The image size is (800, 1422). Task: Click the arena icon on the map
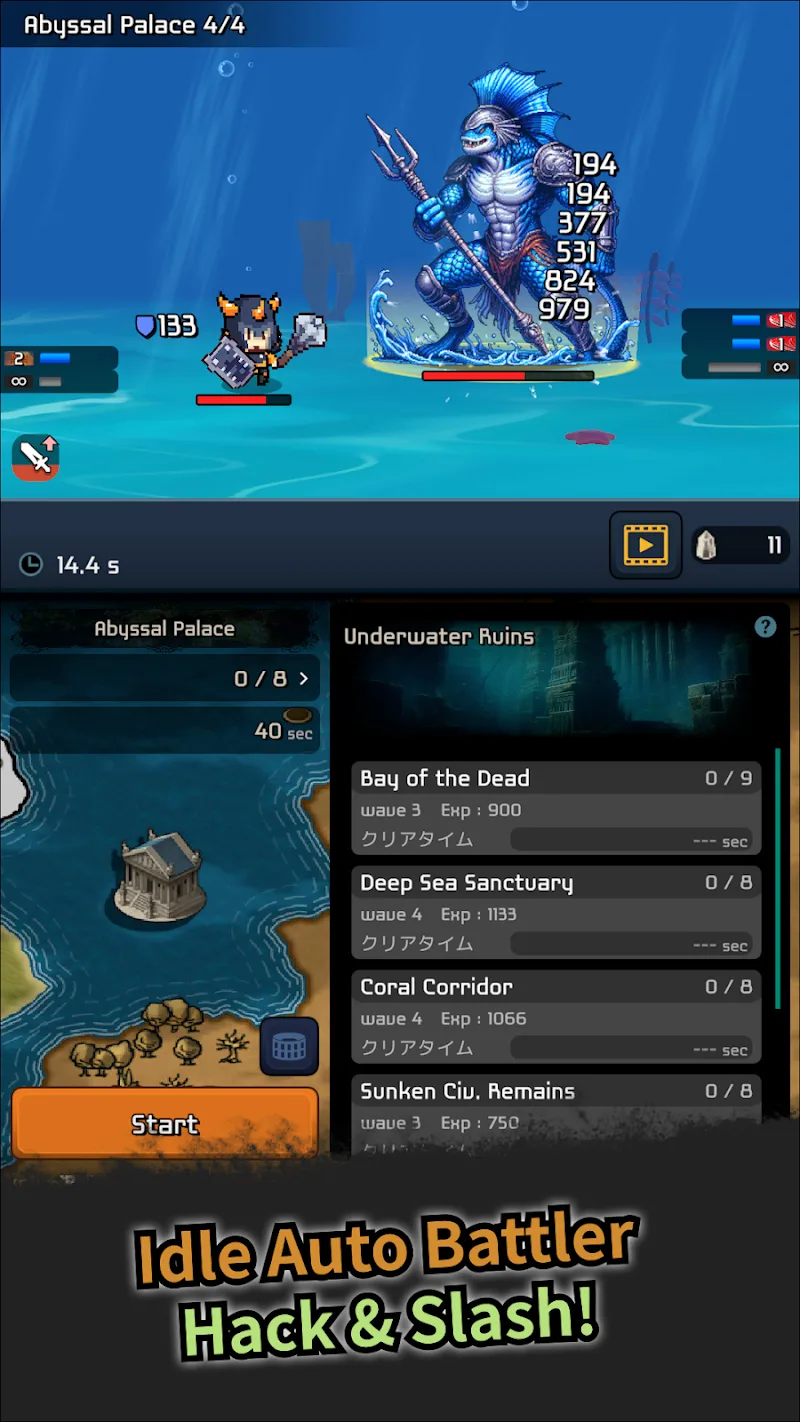pyautogui.click(x=290, y=1047)
